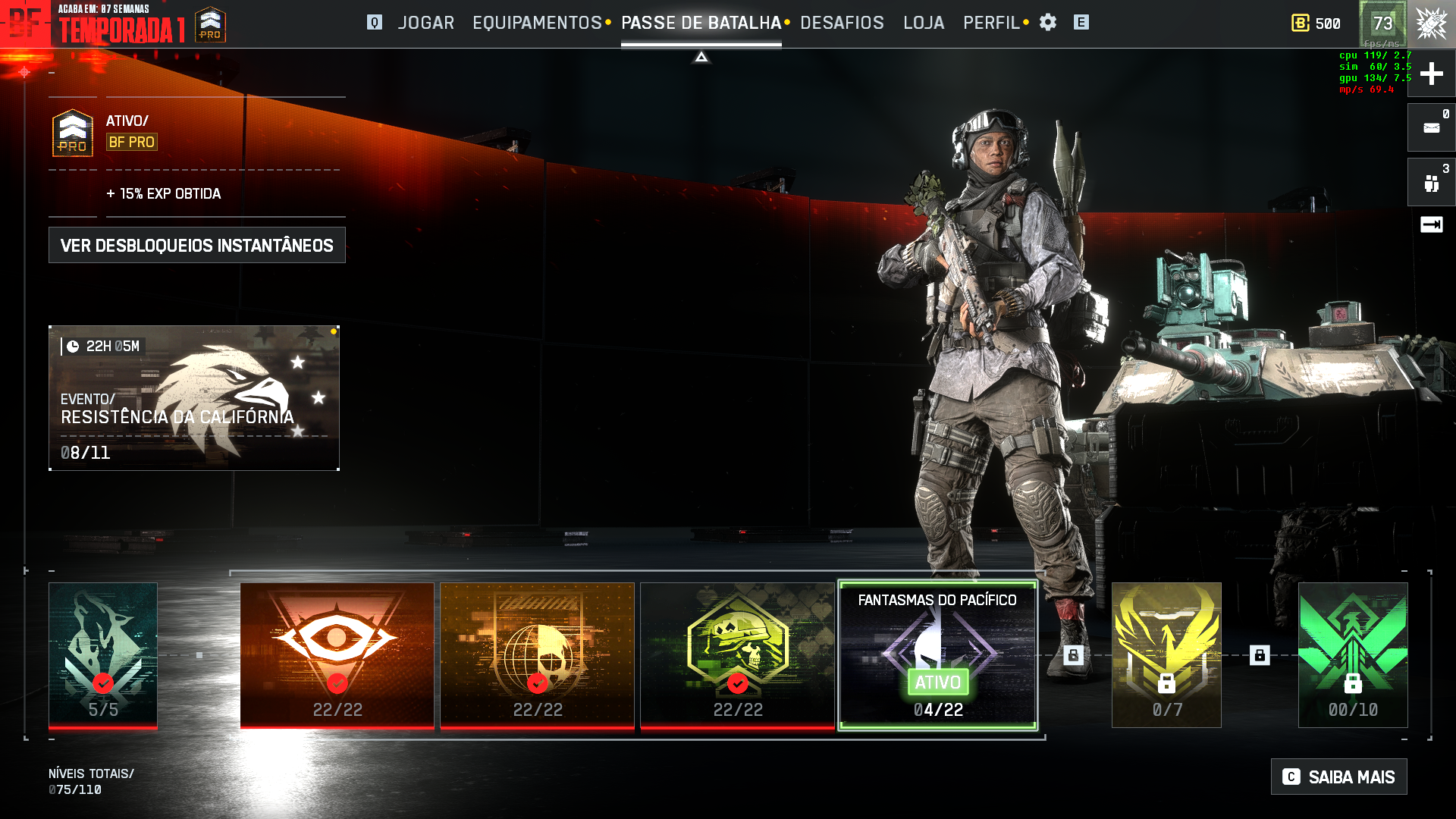Select the Passe de Batalha tab
Viewport: 1456px width, 819px height.
[701, 23]
